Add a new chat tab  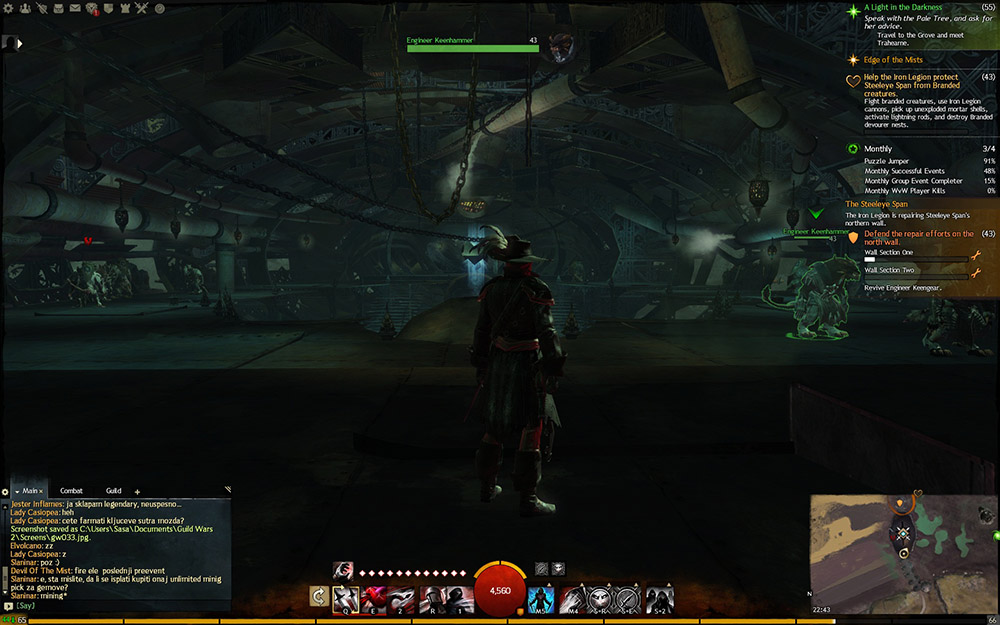pyautogui.click(x=137, y=492)
